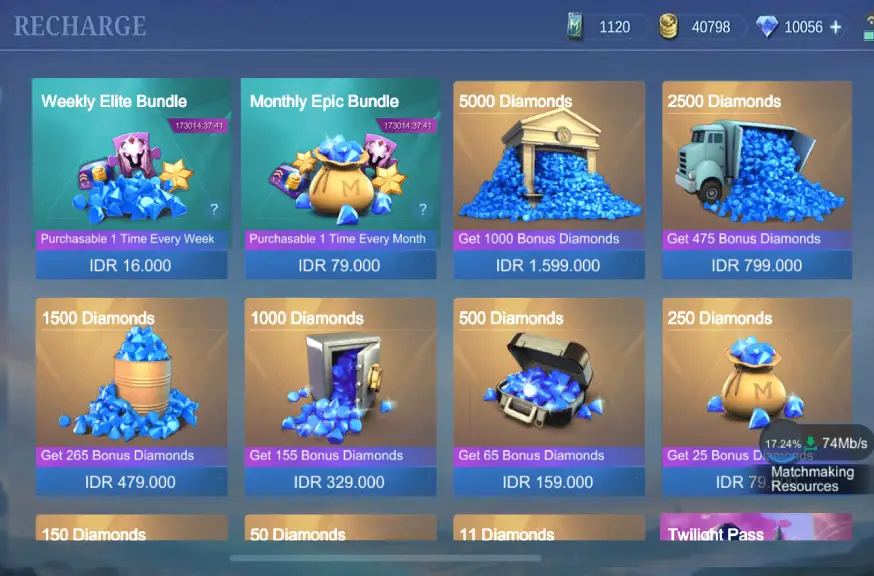Image resolution: width=874 pixels, height=576 pixels.
Task: Add more diamonds with the plus button
Action: coord(836,27)
